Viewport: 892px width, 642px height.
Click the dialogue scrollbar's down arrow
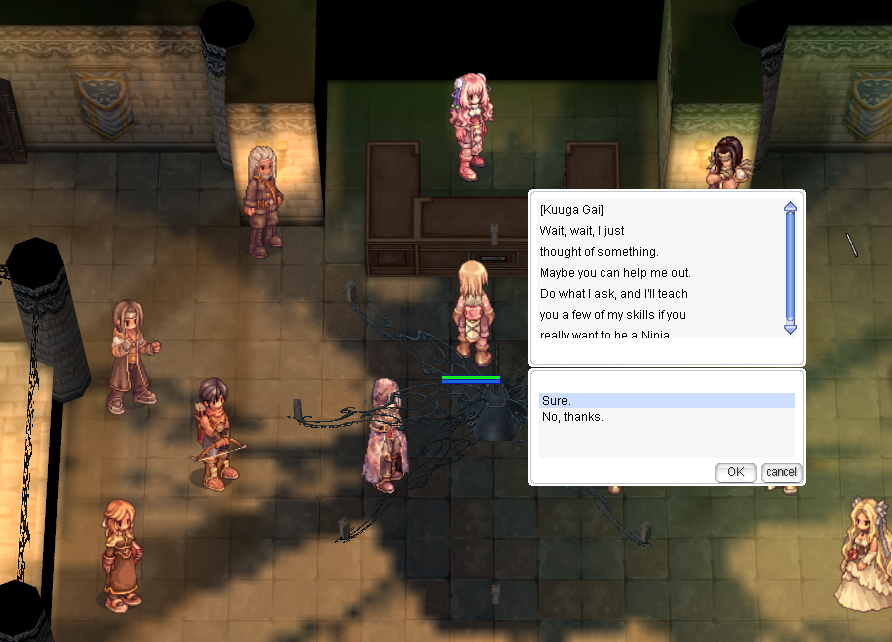(790, 328)
